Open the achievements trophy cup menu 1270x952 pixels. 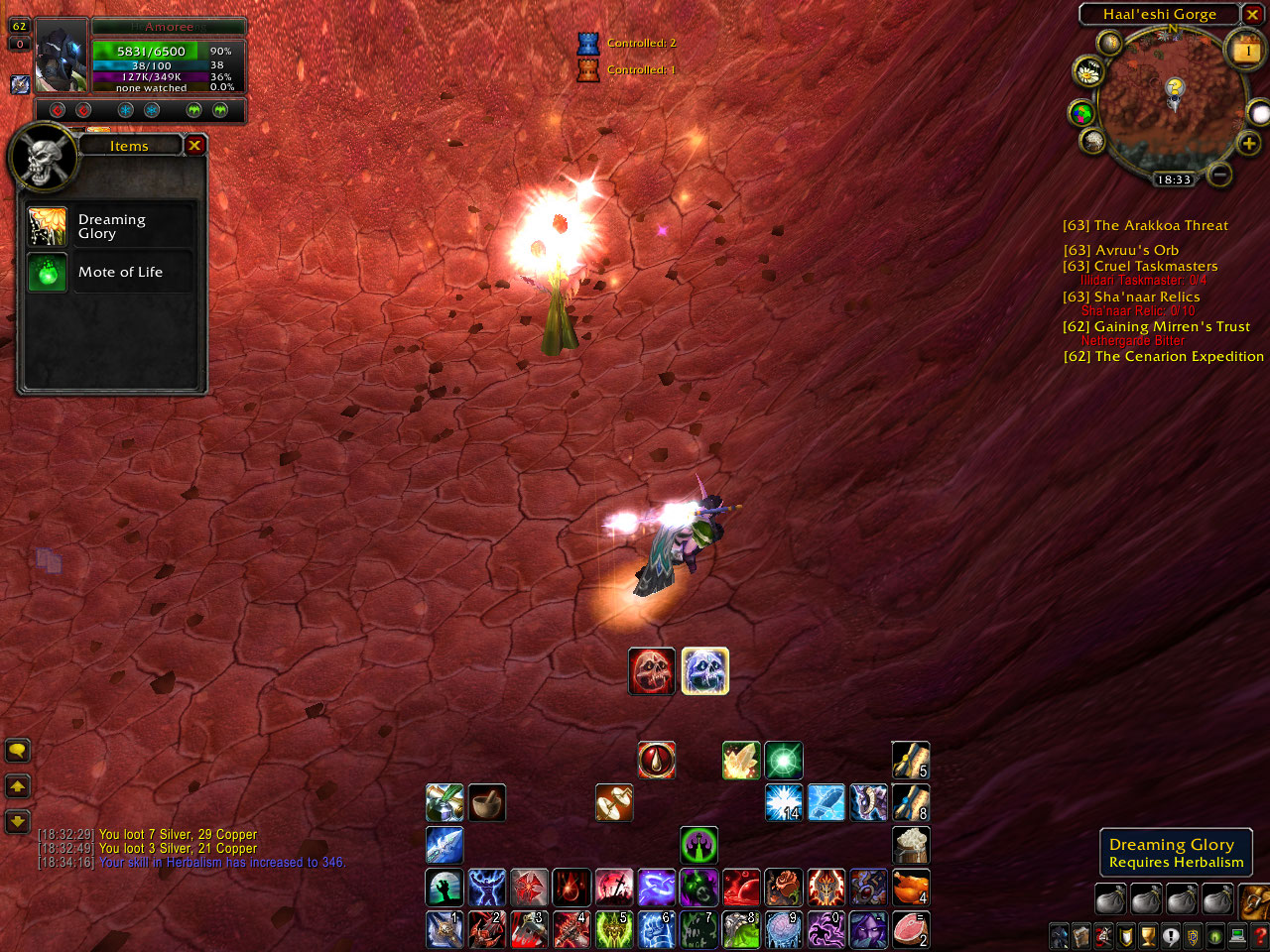pos(1148,935)
